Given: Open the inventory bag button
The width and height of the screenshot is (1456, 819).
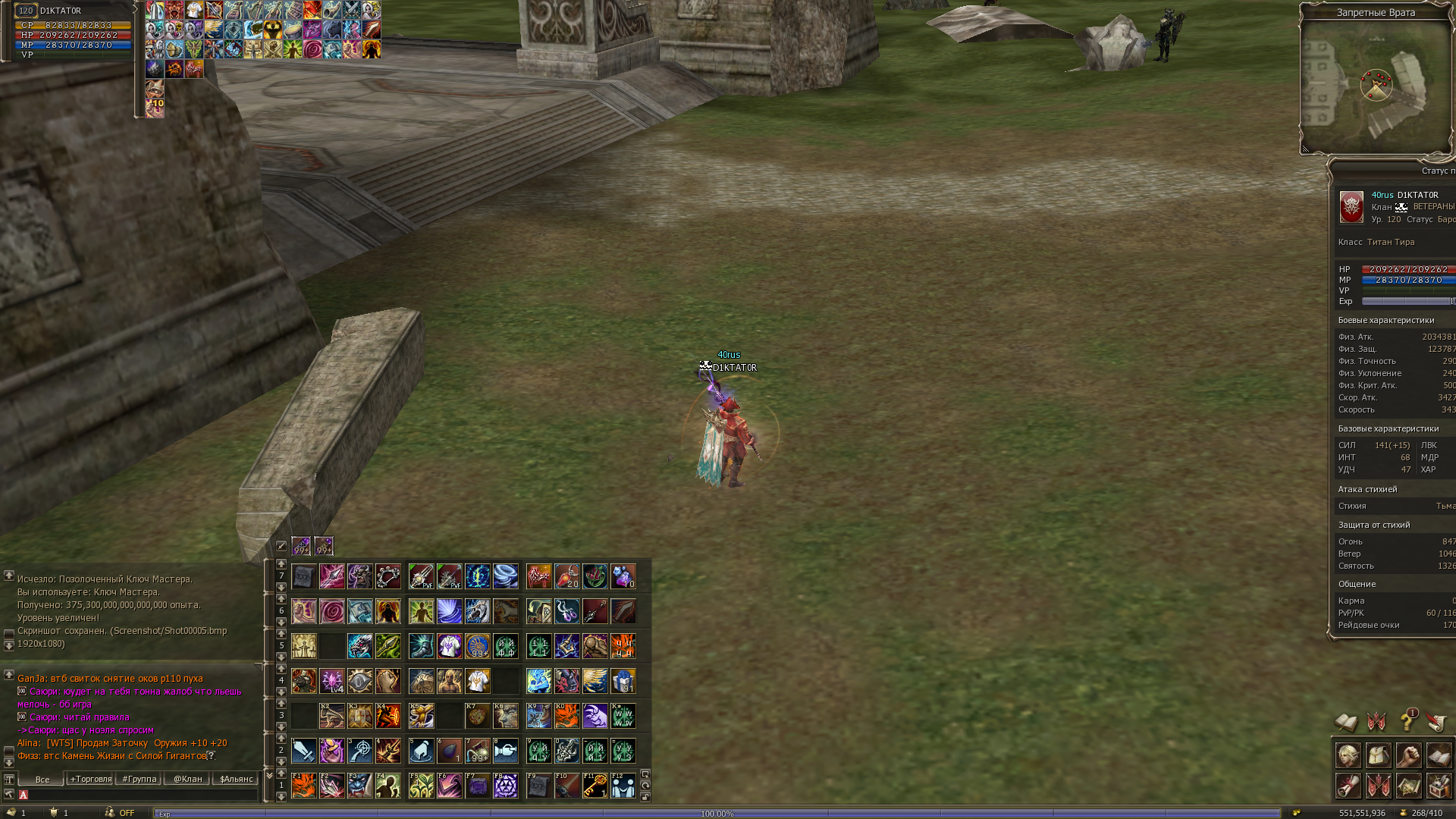Looking at the screenshot, I should tap(1379, 756).
